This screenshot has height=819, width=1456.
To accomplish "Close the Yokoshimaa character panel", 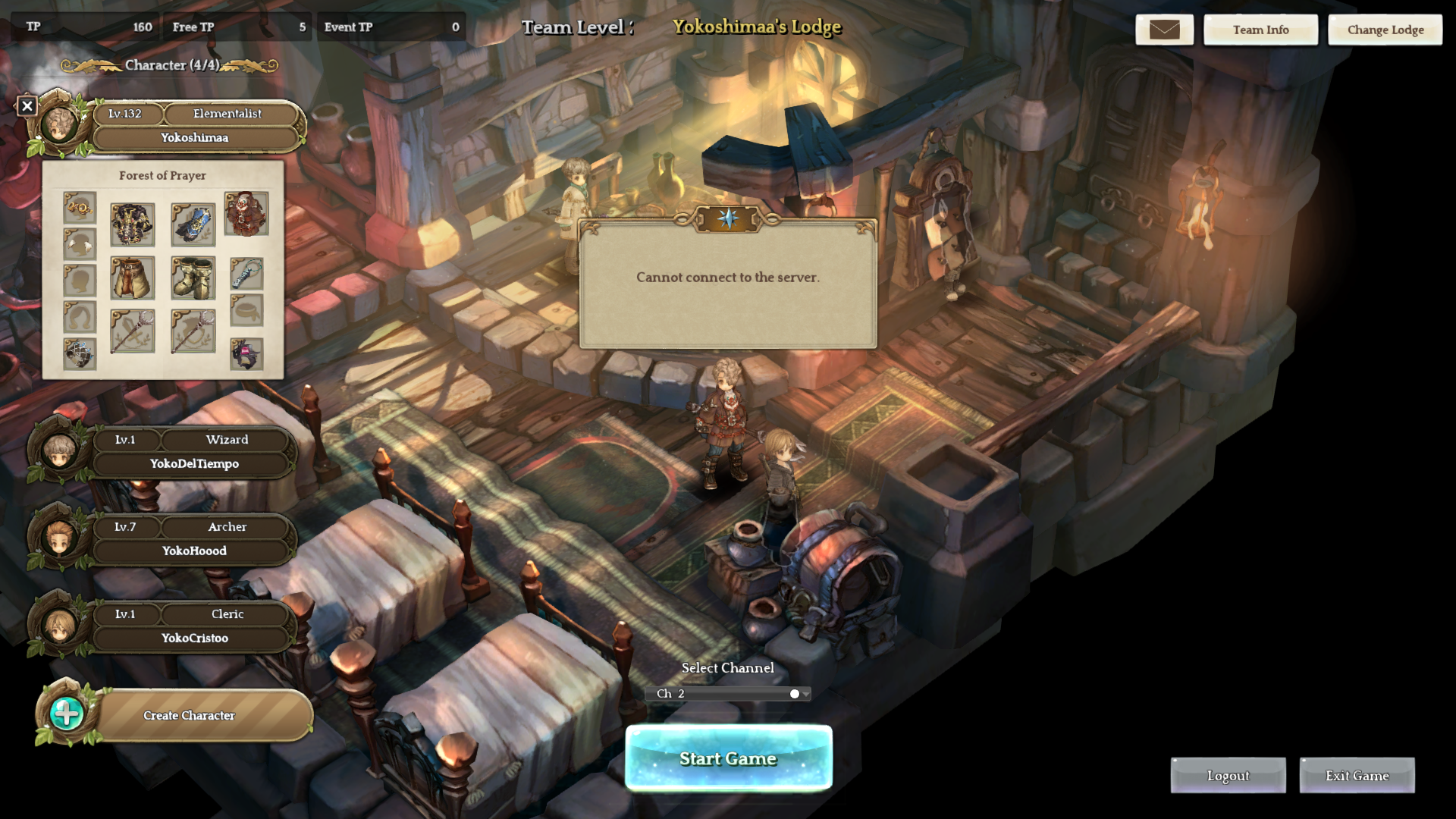I will click(x=27, y=106).
